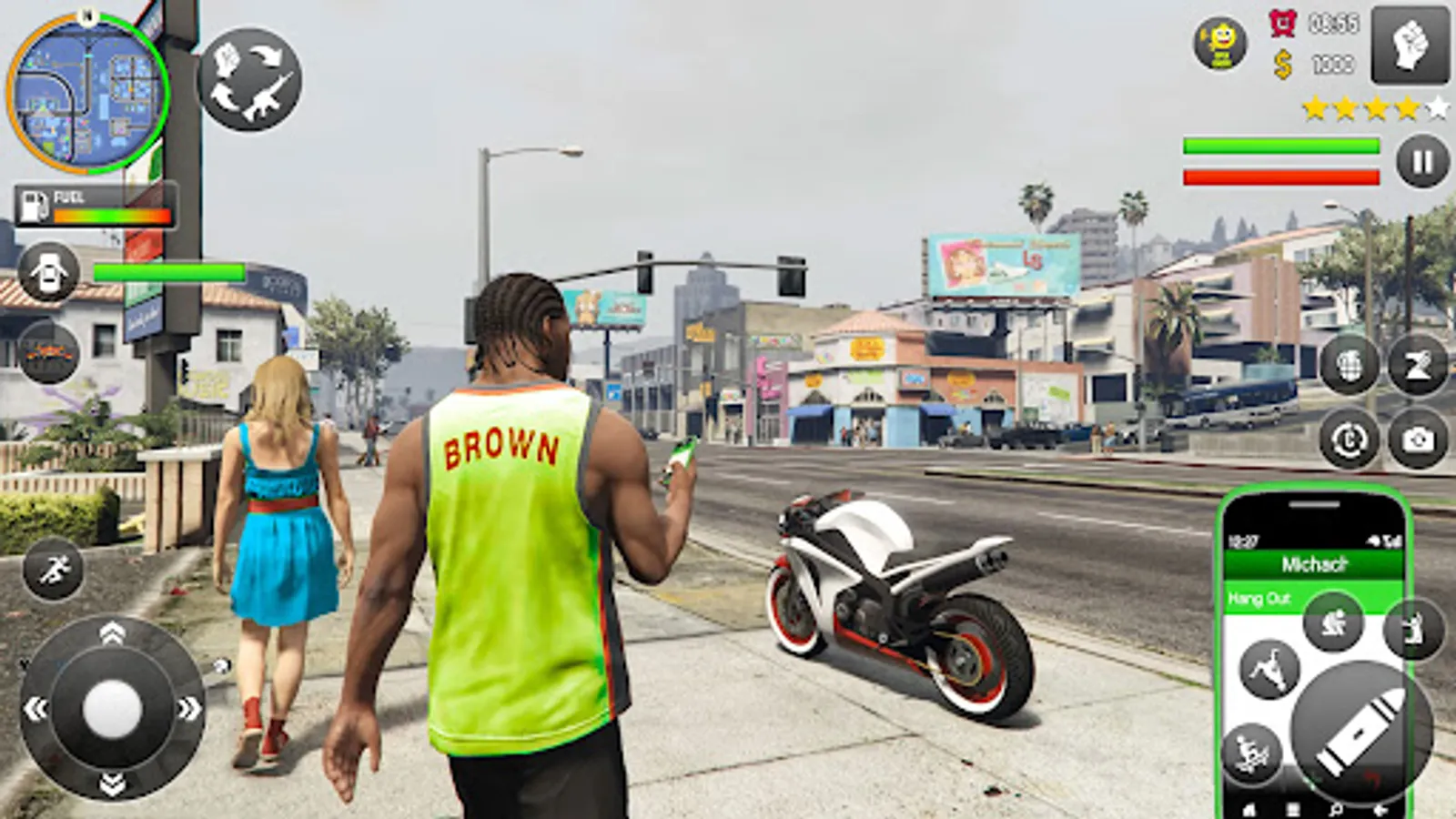Open the phone home screen icon

(x=1250, y=808)
